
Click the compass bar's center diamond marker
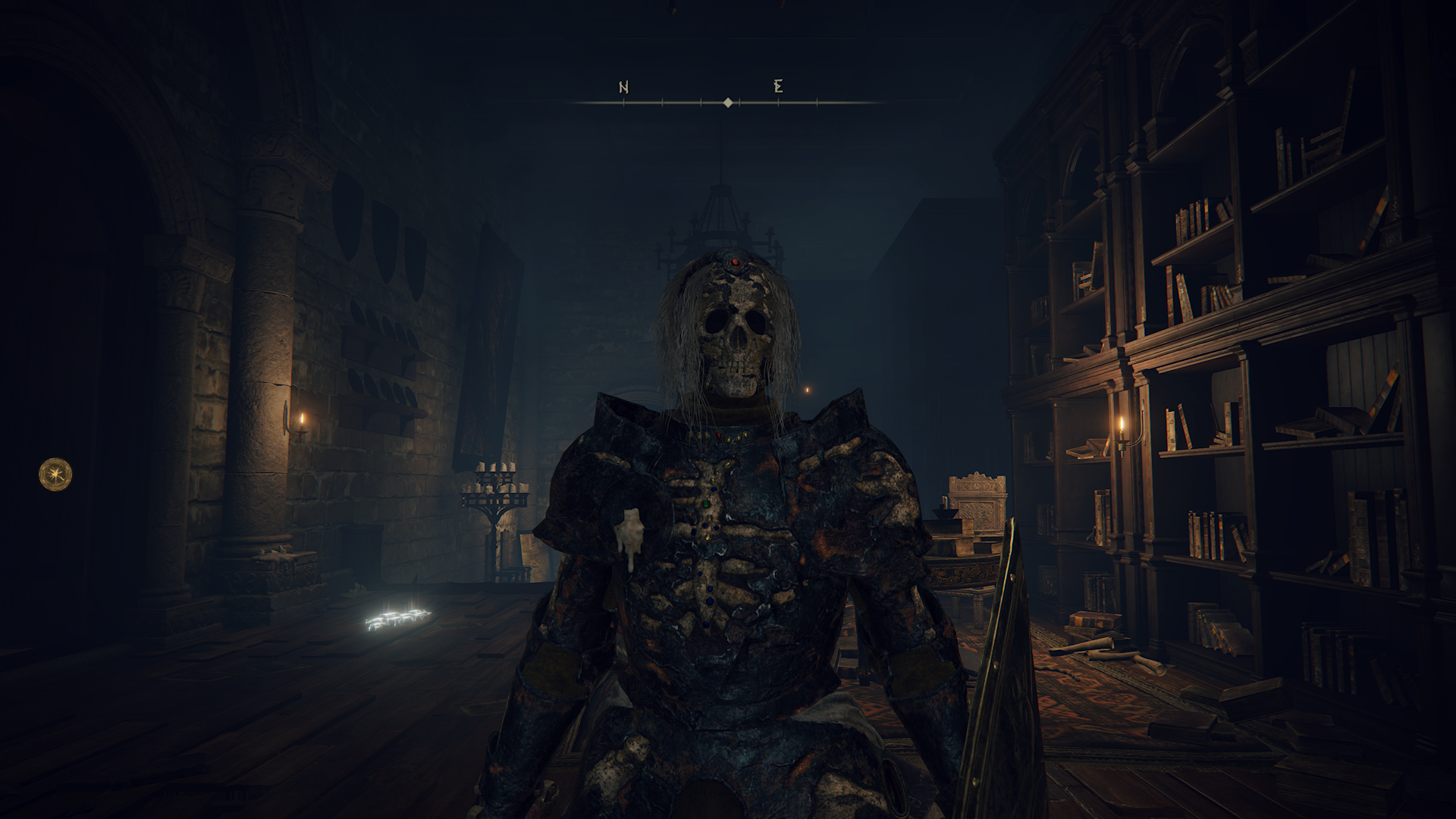click(x=728, y=102)
